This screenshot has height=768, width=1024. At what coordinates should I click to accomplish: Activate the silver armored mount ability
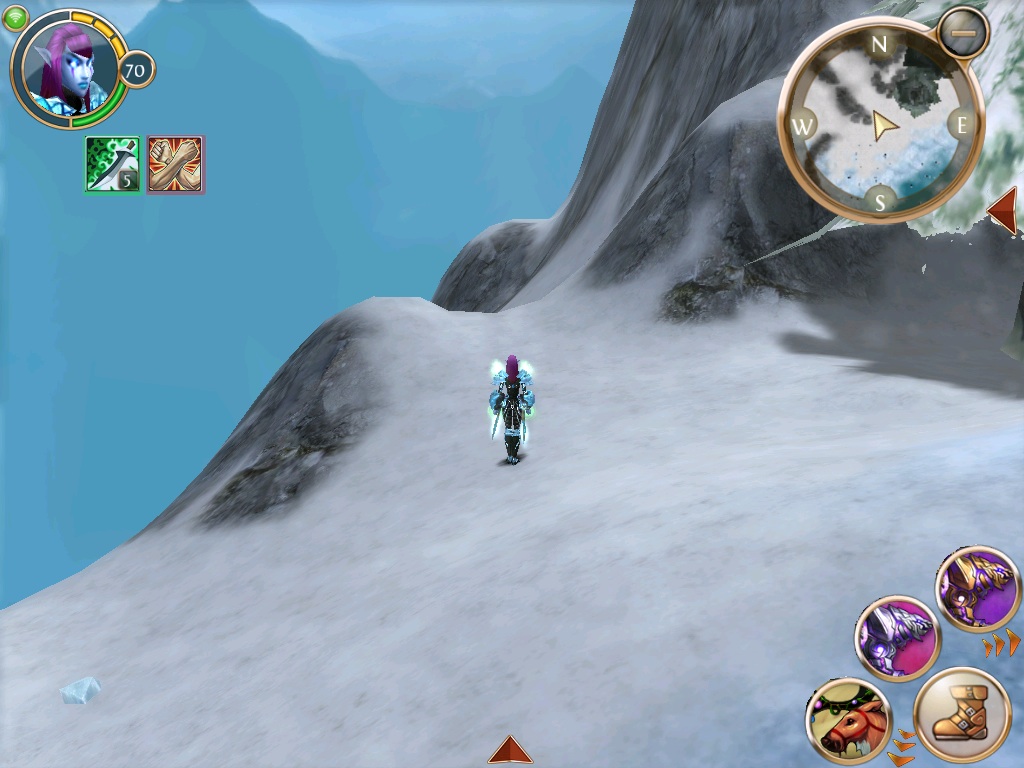tap(897, 637)
